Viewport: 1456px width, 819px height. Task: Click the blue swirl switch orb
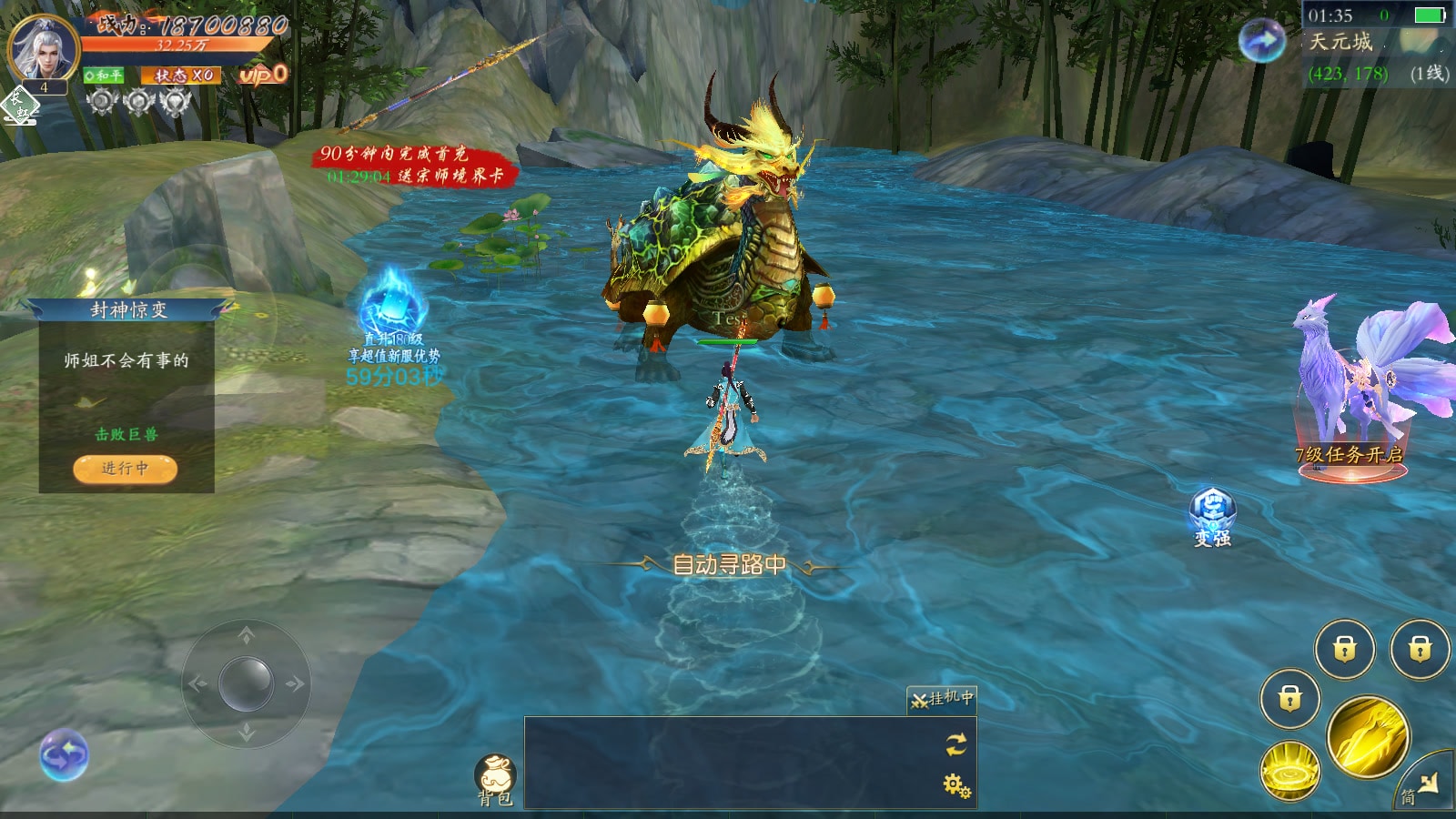point(64,755)
